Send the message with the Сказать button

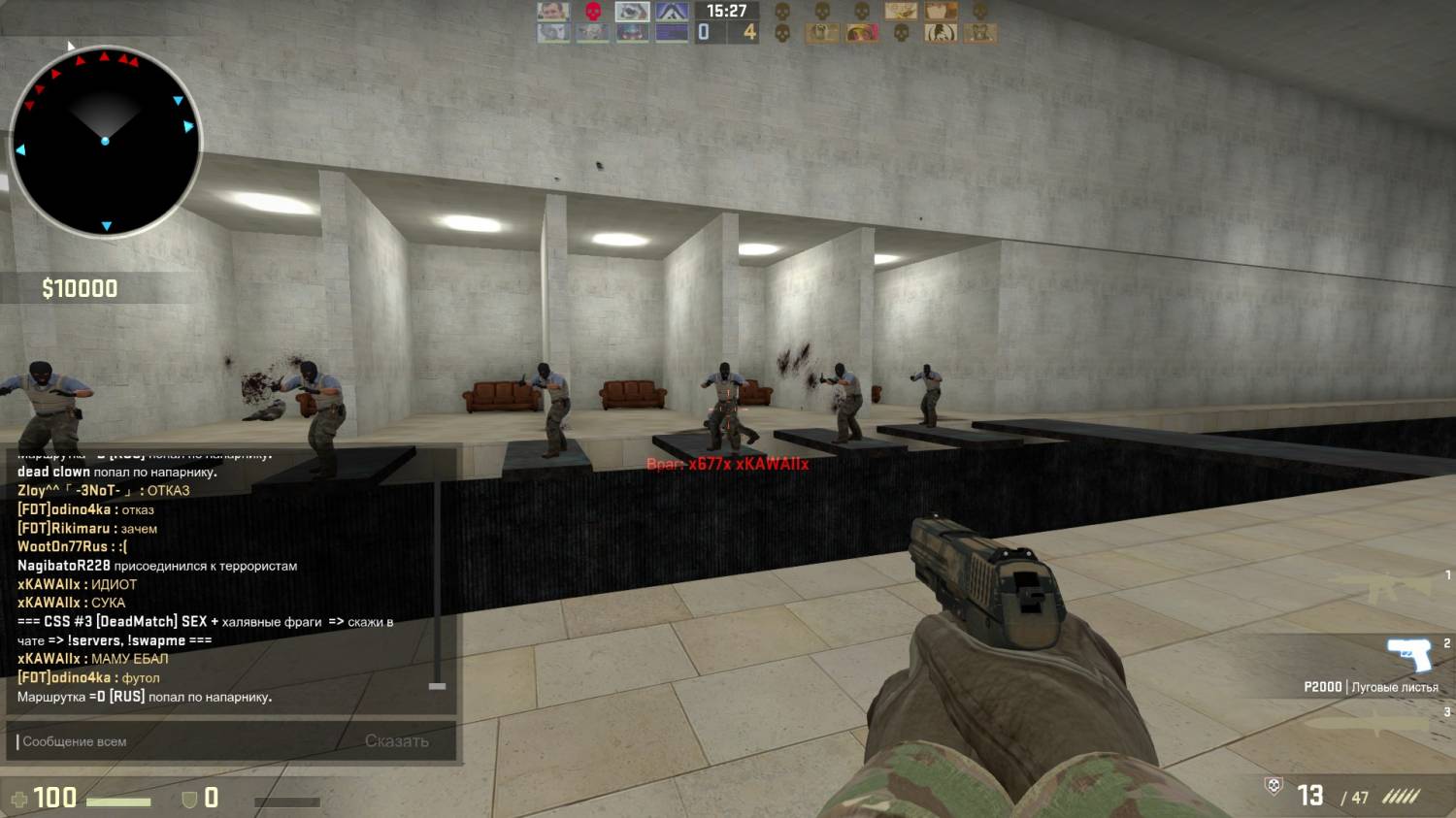click(x=396, y=741)
